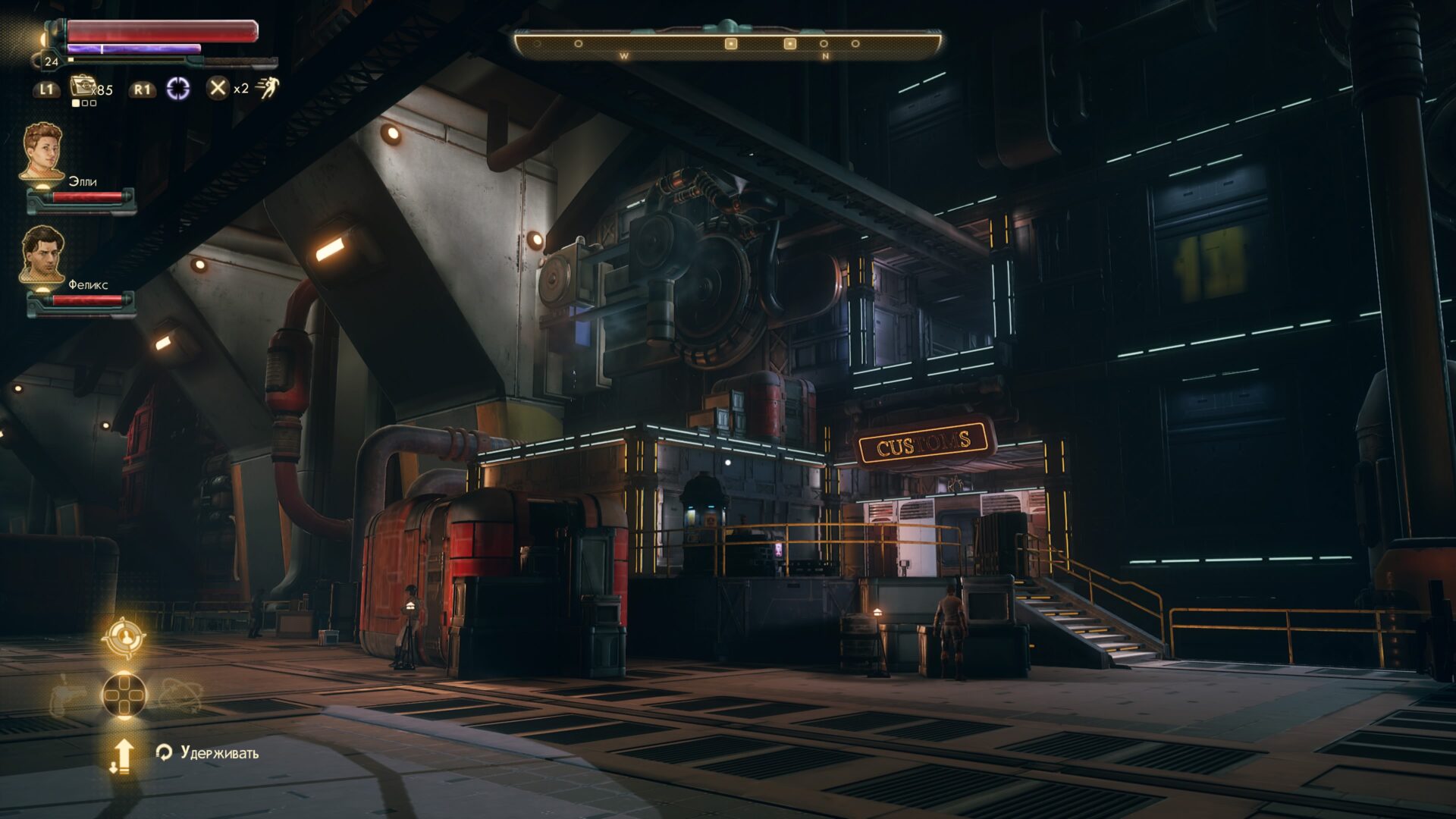Click the compass bar at top
Viewport: 1456px width, 819px height.
(x=728, y=44)
